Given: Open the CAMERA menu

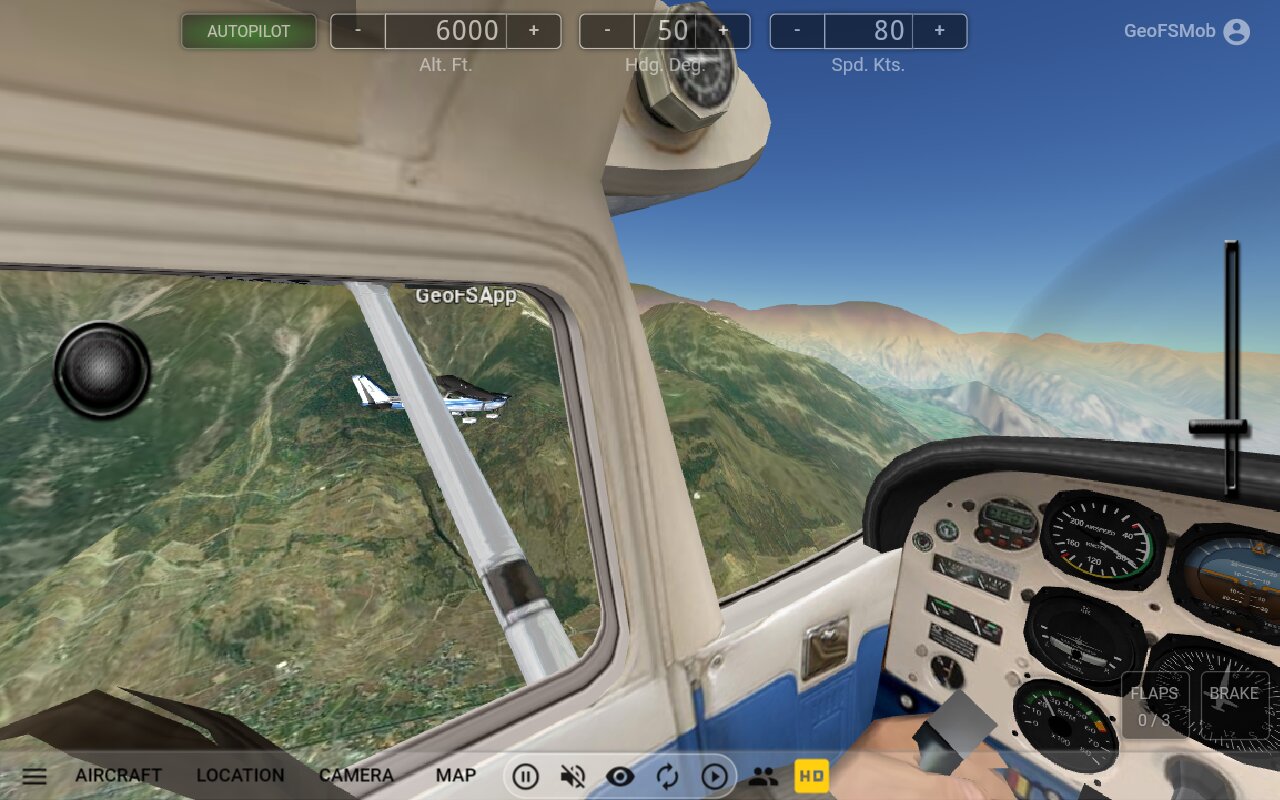Looking at the screenshot, I should [x=357, y=775].
